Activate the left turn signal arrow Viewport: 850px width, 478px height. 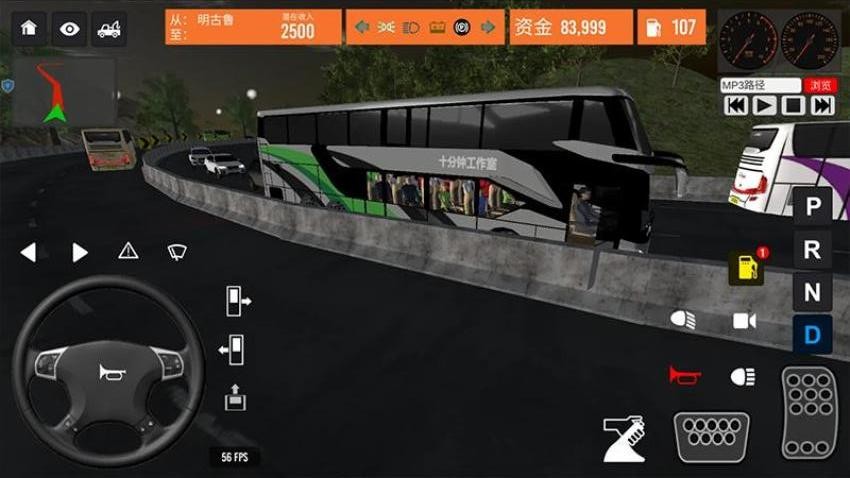tap(28, 252)
